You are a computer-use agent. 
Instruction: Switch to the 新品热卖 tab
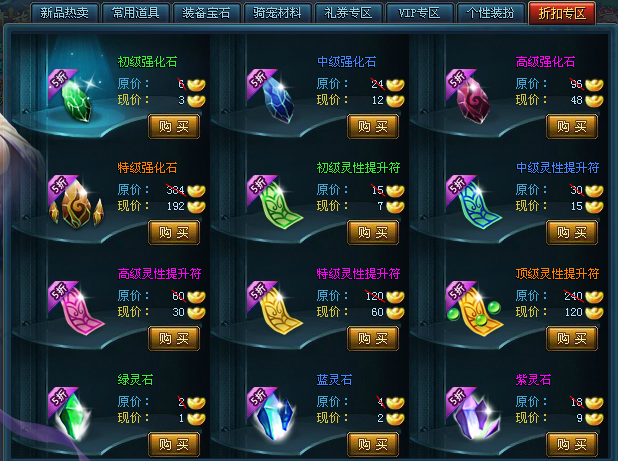64,13
